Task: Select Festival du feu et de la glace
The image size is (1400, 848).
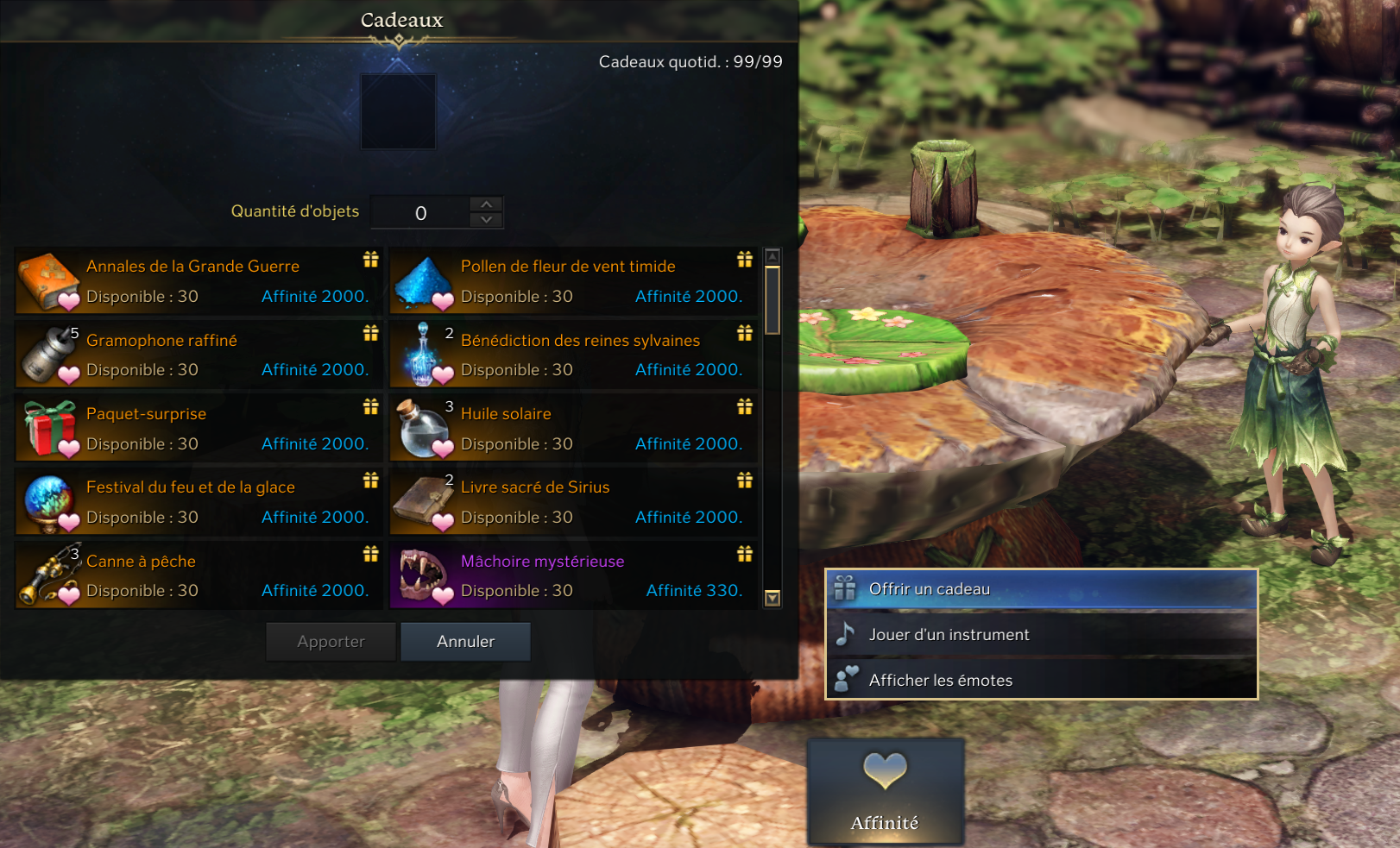Action: coord(199,502)
